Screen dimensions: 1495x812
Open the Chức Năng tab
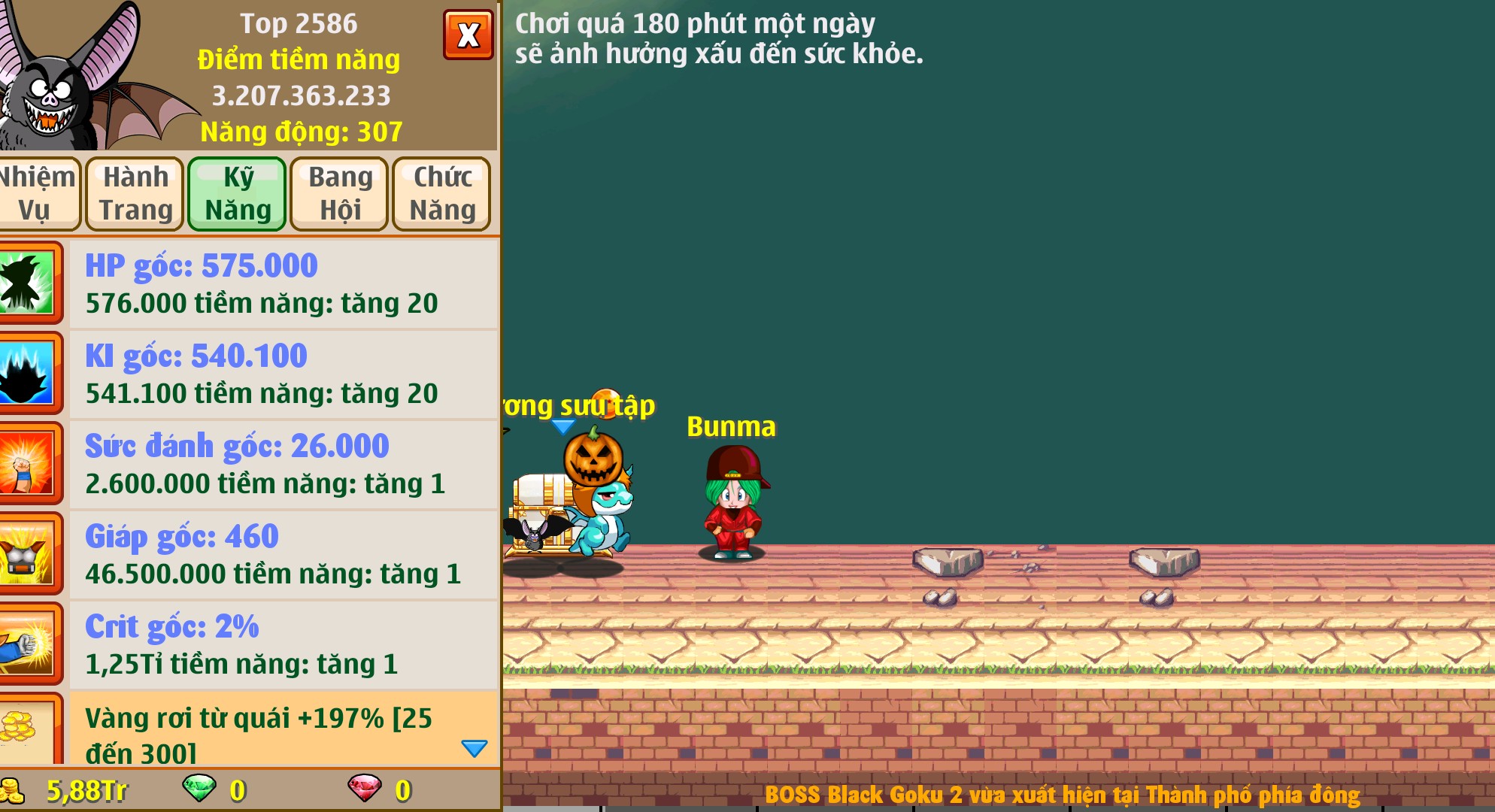[441, 193]
